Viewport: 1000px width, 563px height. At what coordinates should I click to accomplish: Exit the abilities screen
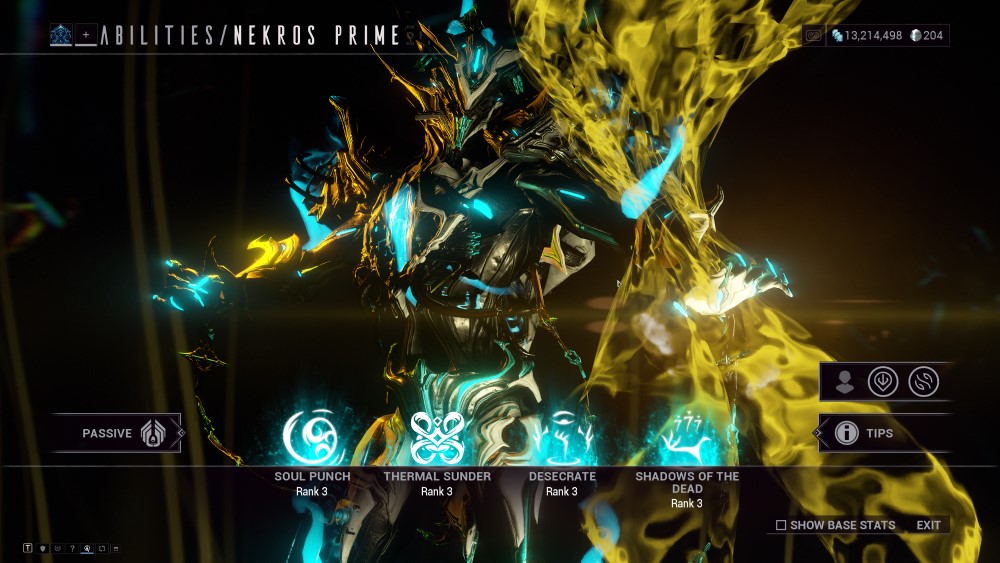click(x=928, y=525)
